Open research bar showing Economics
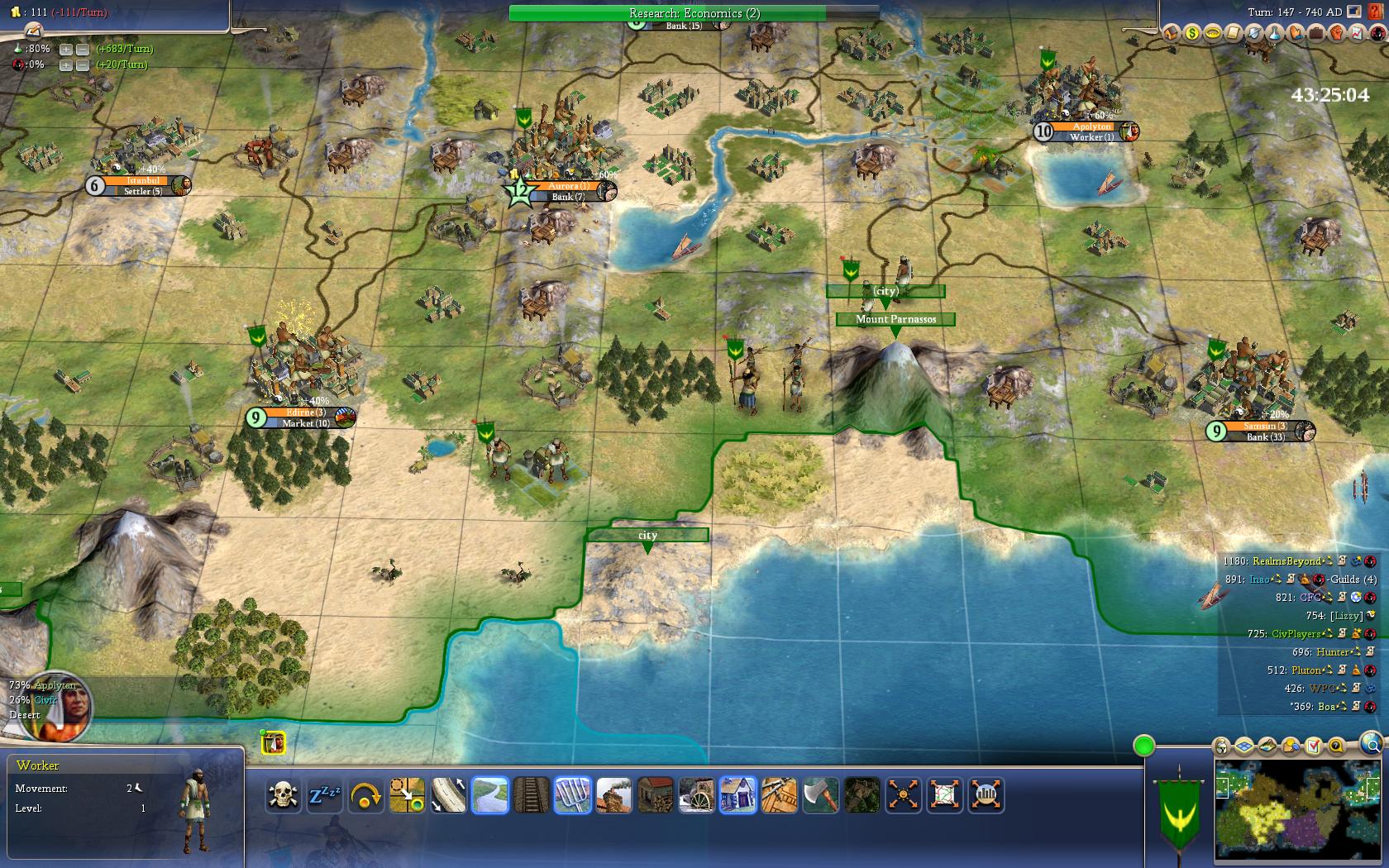This screenshot has width=1389, height=868. tap(694, 13)
